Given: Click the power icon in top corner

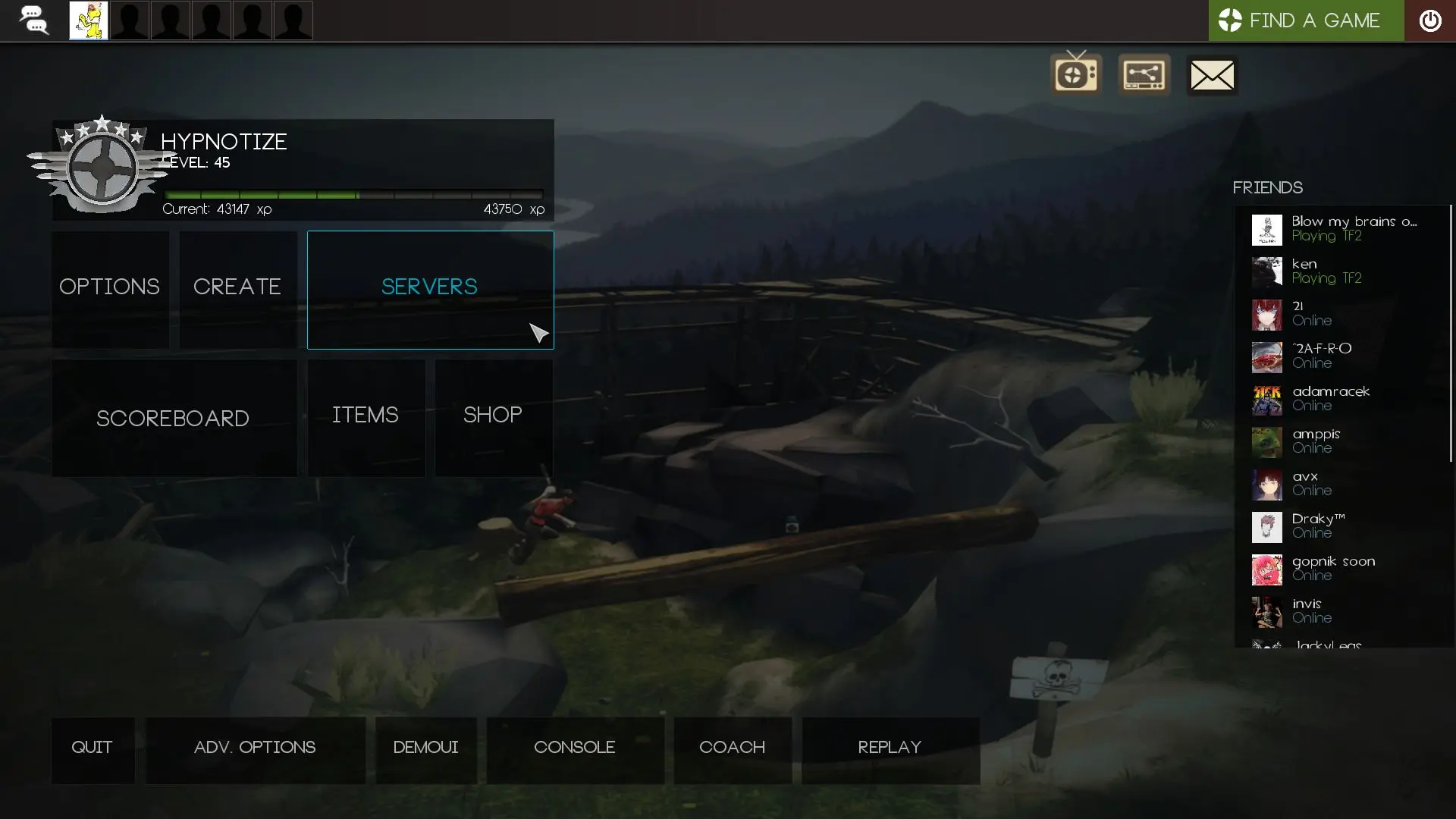Looking at the screenshot, I should click(1429, 20).
